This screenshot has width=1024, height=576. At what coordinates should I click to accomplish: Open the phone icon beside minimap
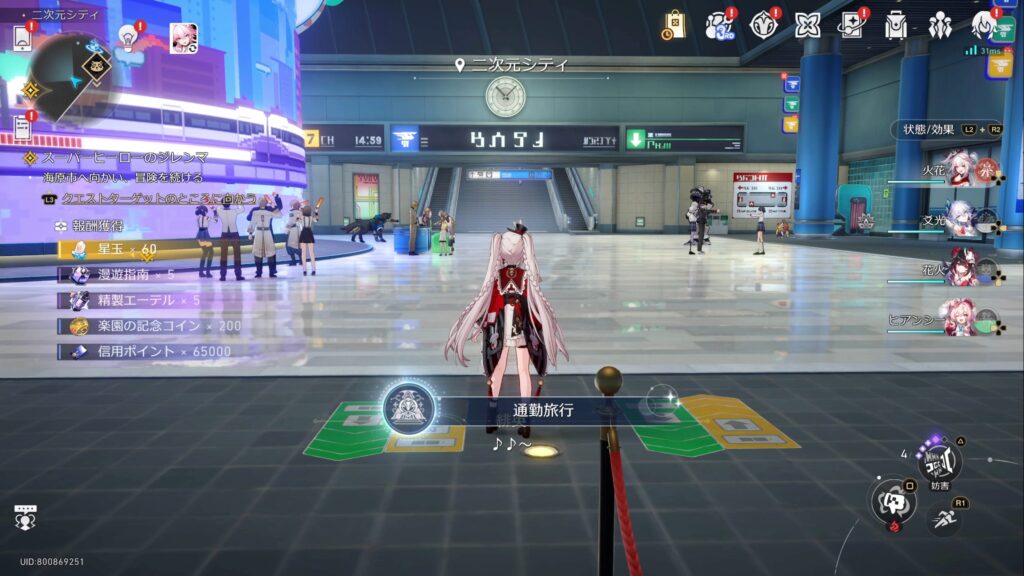[23, 37]
